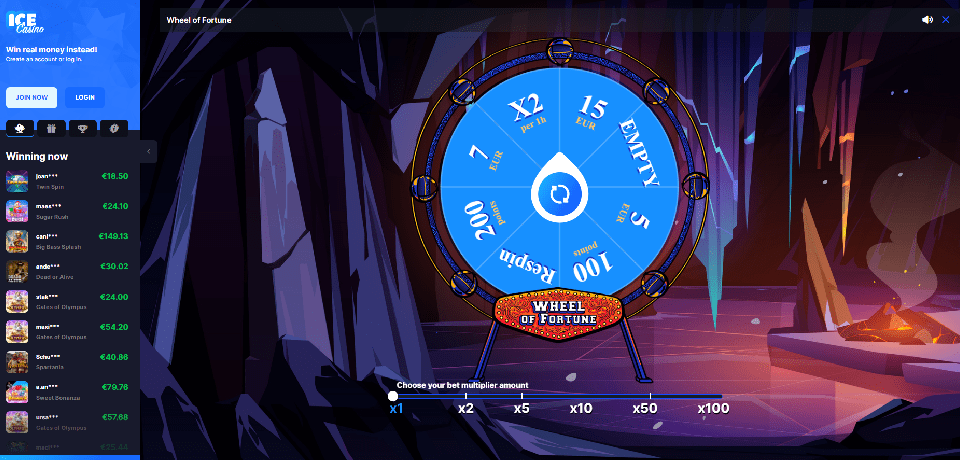Viewport: 960px width, 460px height.
Task: Close the Wheel of Fortune window
Action: [x=946, y=19]
